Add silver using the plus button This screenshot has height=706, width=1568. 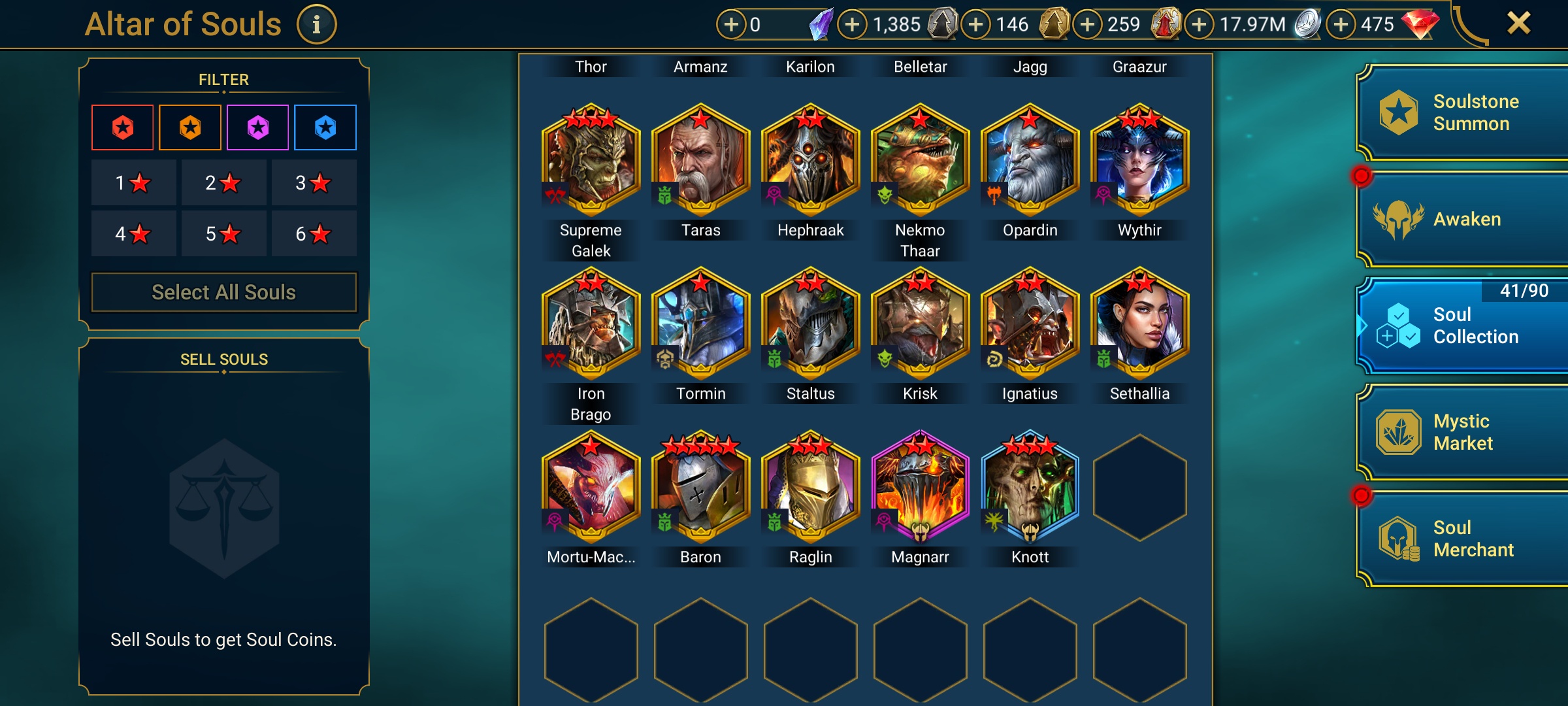pyautogui.click(x=1199, y=25)
